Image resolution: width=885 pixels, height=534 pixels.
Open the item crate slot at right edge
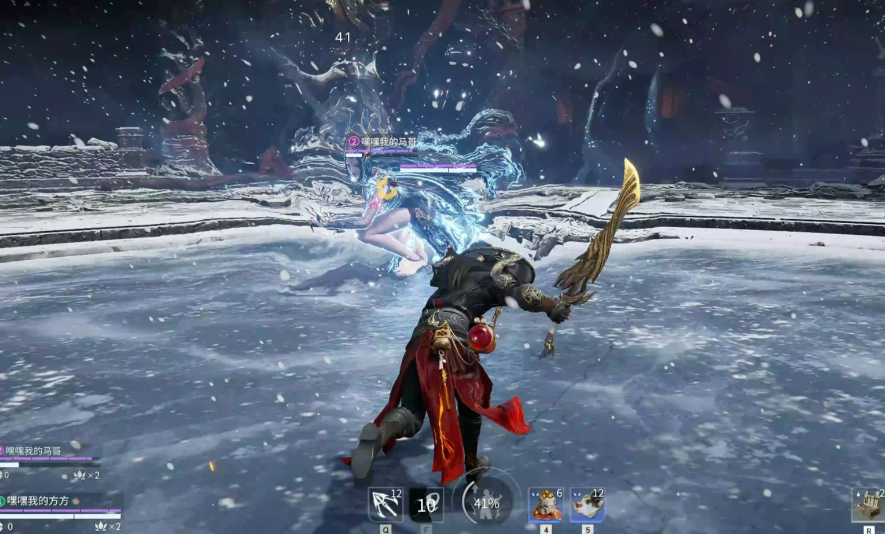pos(867,505)
